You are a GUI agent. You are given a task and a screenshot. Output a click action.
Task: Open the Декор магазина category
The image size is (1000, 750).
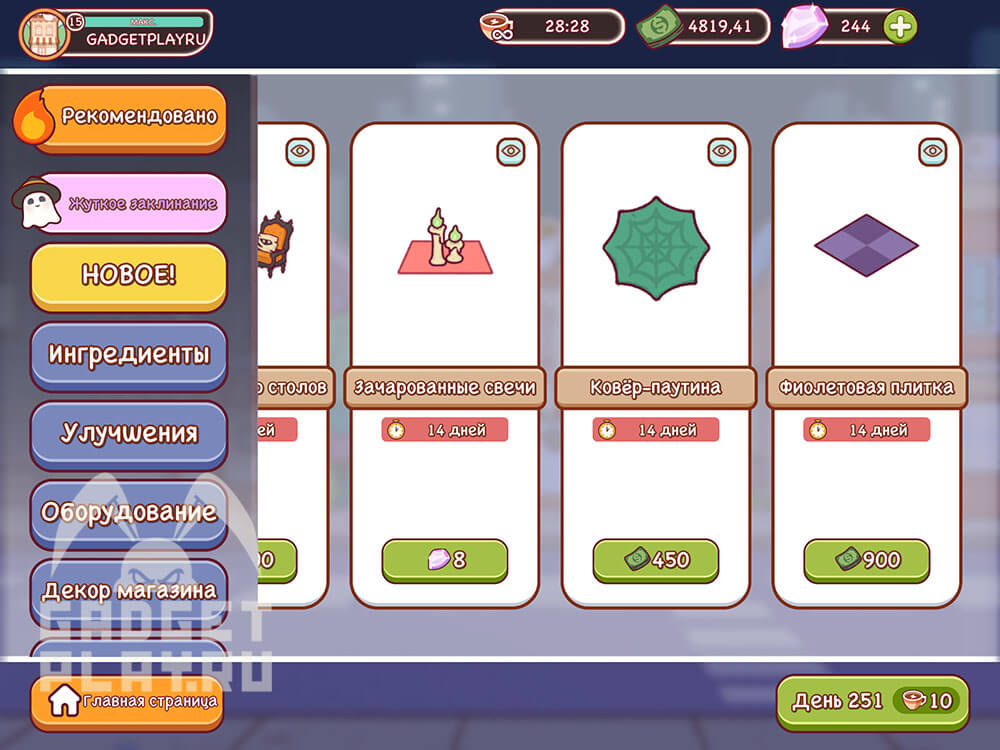tap(129, 589)
